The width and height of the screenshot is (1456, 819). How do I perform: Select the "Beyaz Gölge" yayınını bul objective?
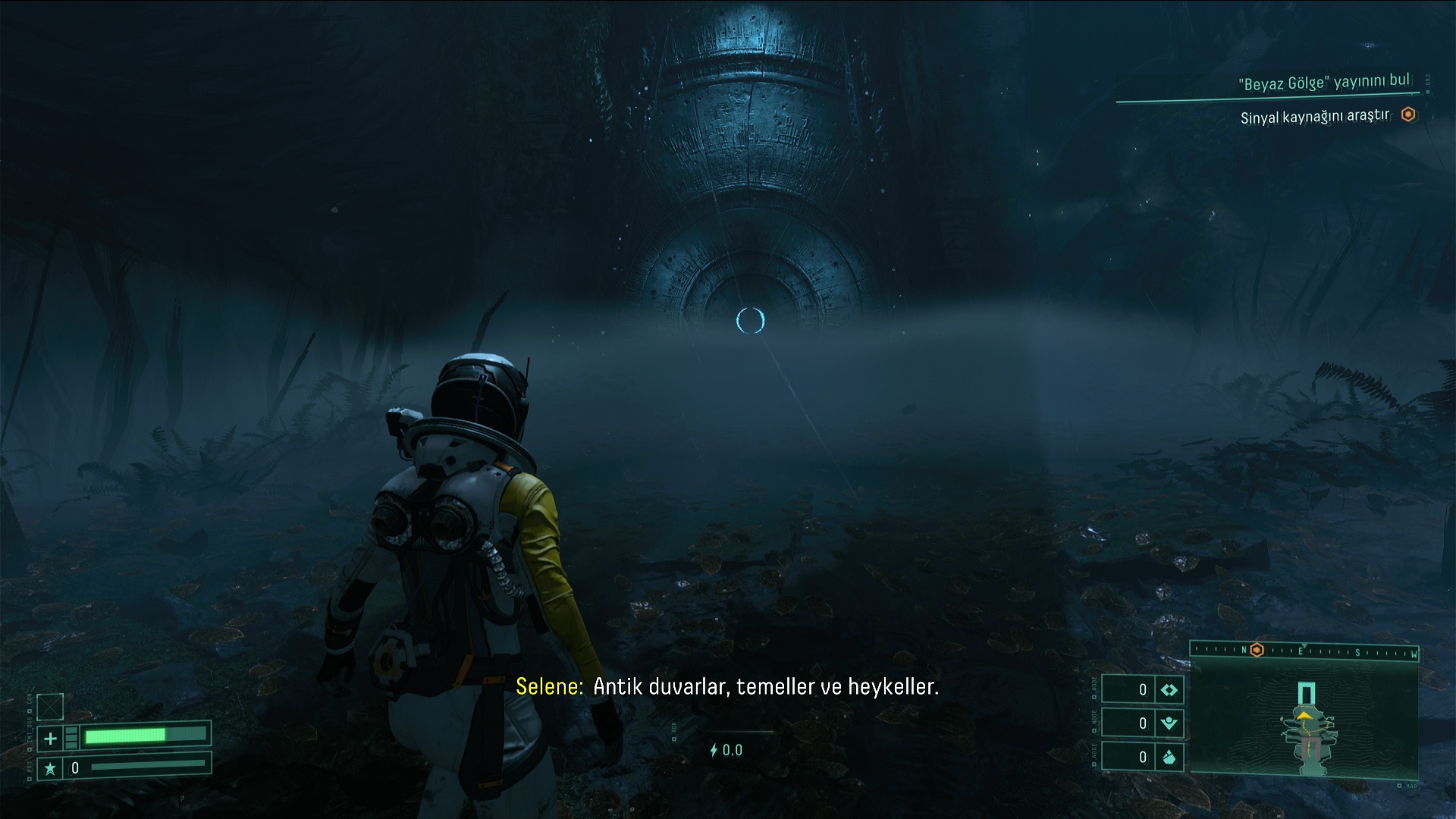[x=1324, y=83]
